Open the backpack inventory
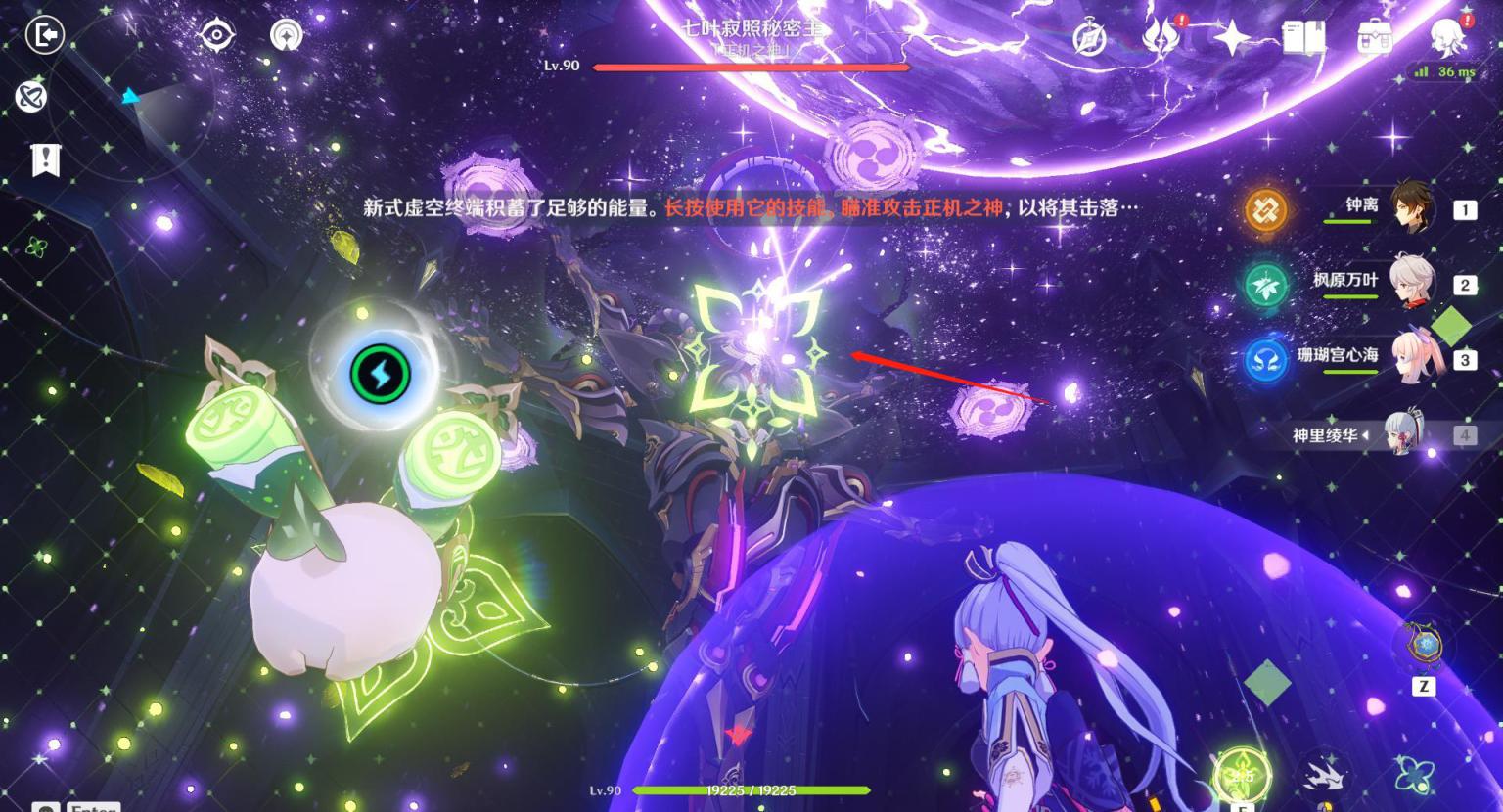The height and width of the screenshot is (812, 1503). point(1375,38)
